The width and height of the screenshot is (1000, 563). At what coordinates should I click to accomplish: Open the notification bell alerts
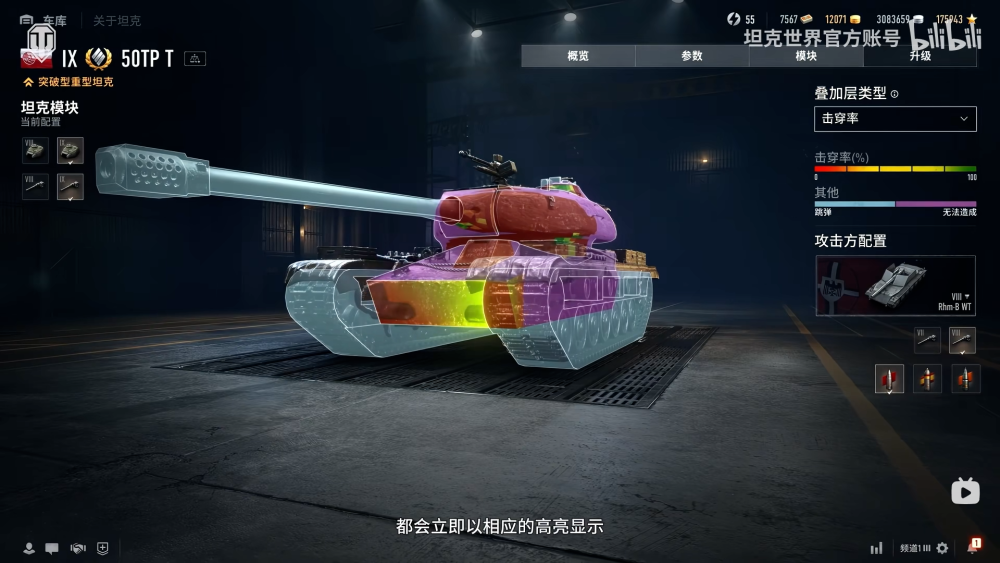tap(972, 547)
